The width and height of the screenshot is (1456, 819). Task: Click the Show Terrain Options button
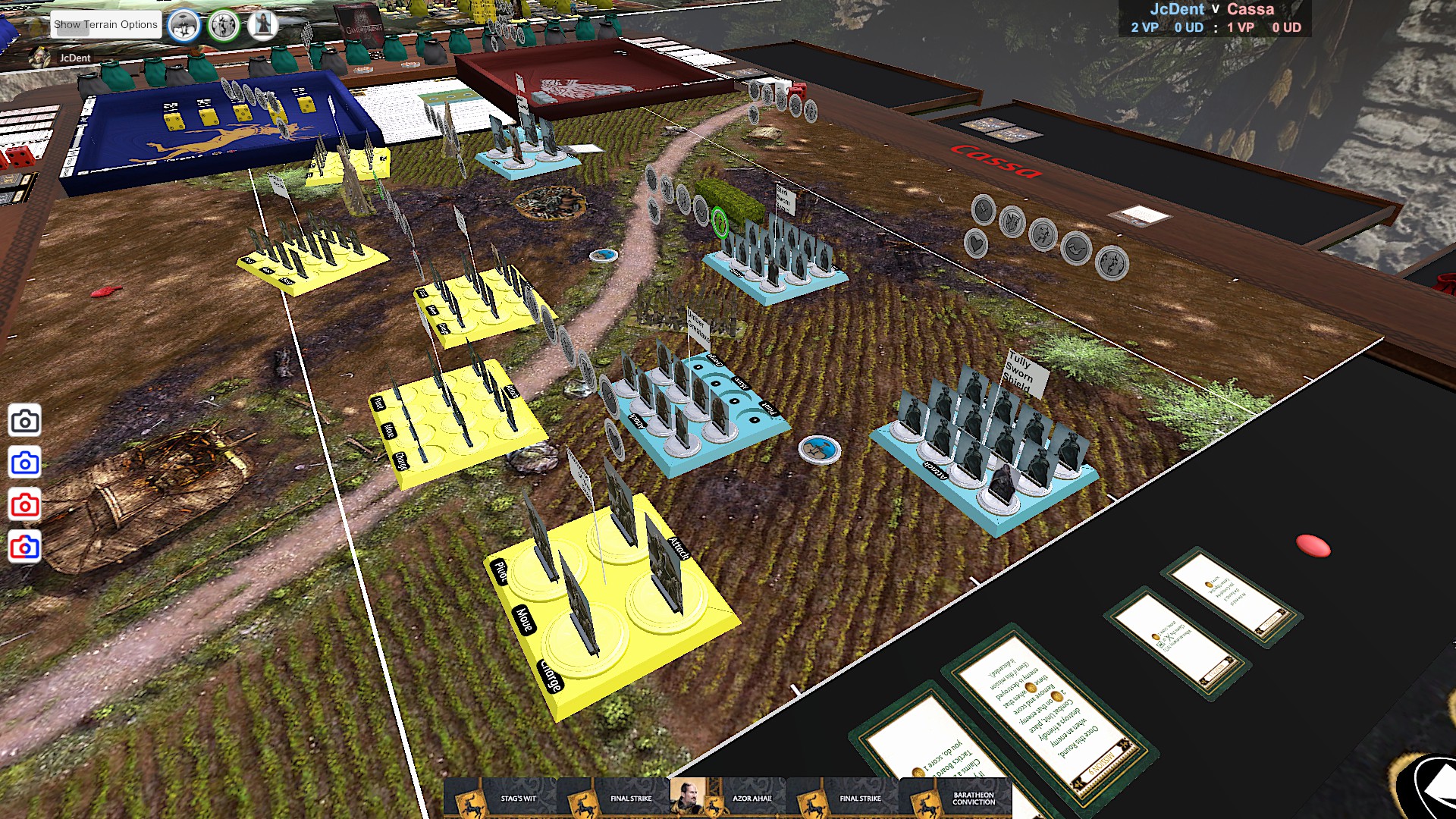coord(105,24)
